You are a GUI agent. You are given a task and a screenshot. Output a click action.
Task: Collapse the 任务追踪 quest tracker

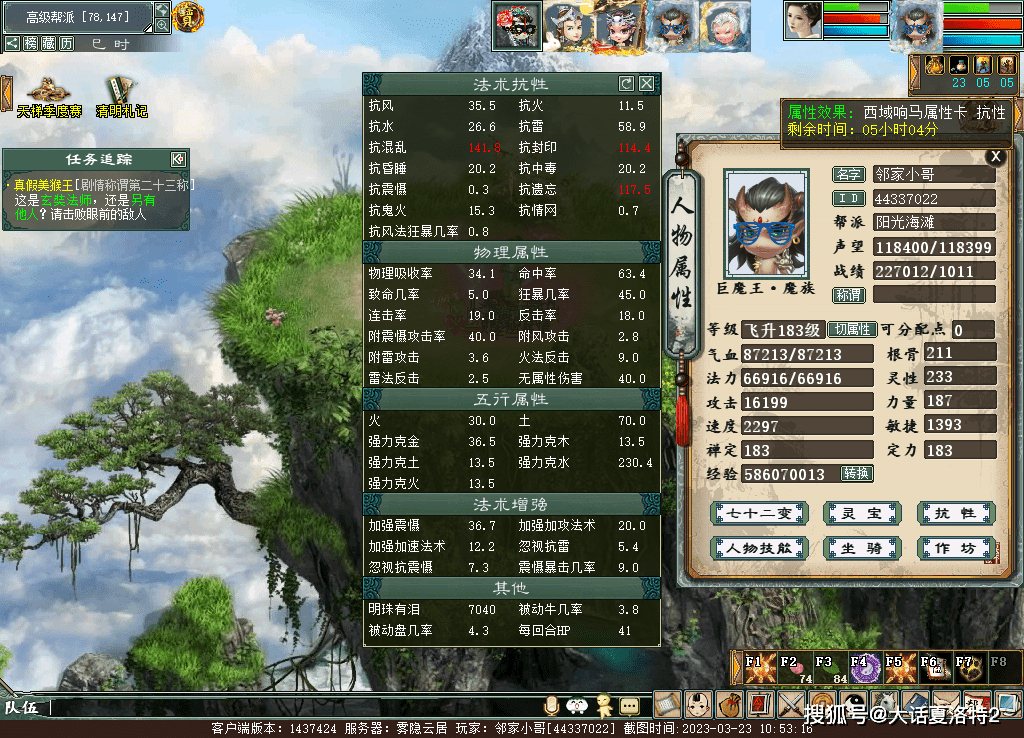[178, 159]
